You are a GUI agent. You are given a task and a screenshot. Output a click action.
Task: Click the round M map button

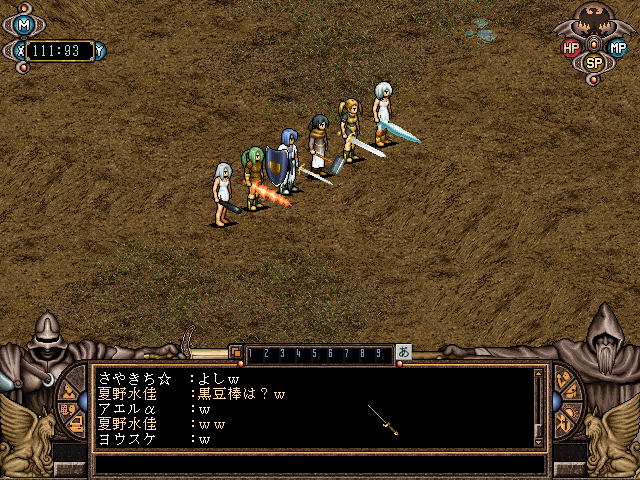coord(25,25)
